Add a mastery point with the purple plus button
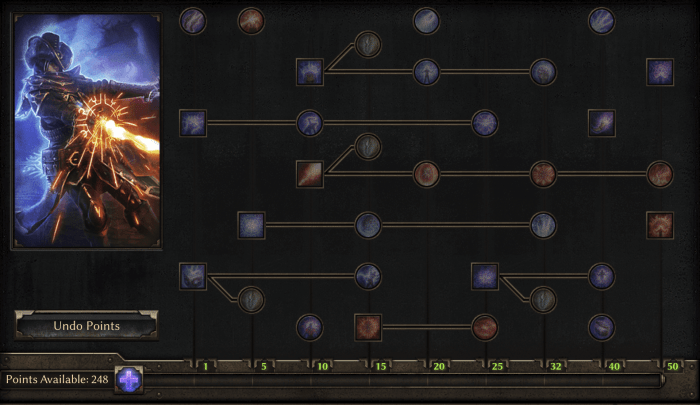The height and width of the screenshot is (405, 700). [129, 380]
